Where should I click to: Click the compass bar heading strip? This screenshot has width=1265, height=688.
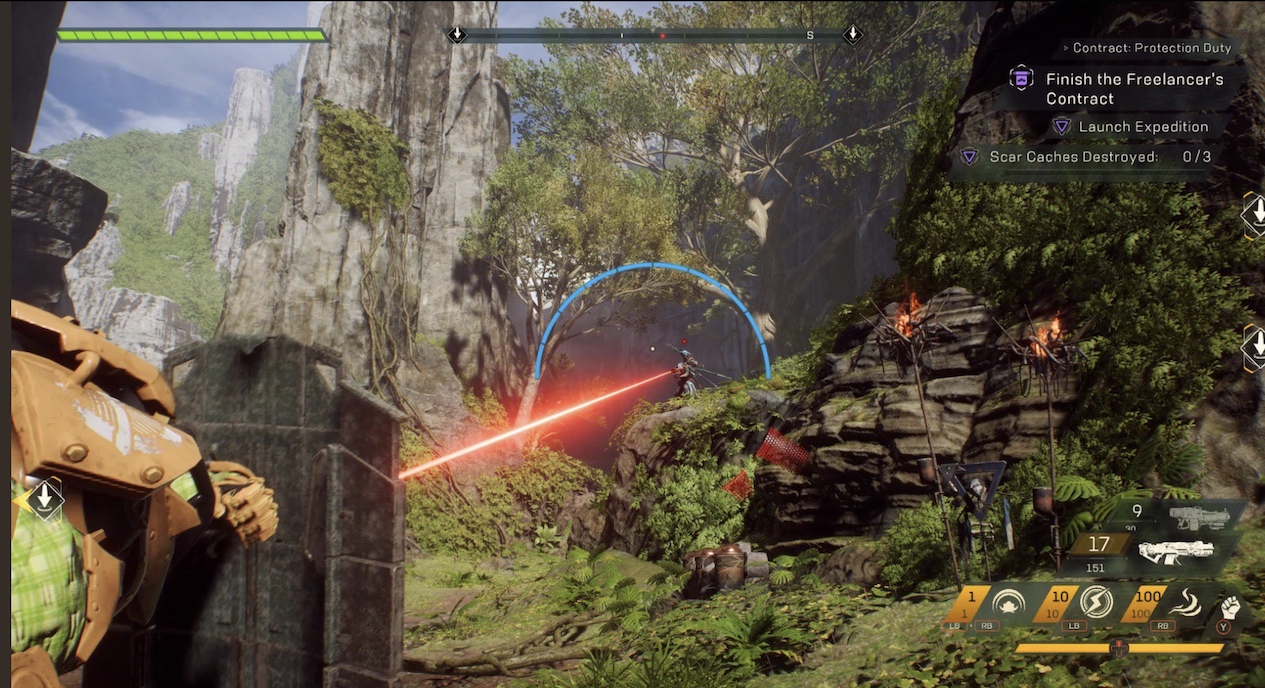(654, 35)
